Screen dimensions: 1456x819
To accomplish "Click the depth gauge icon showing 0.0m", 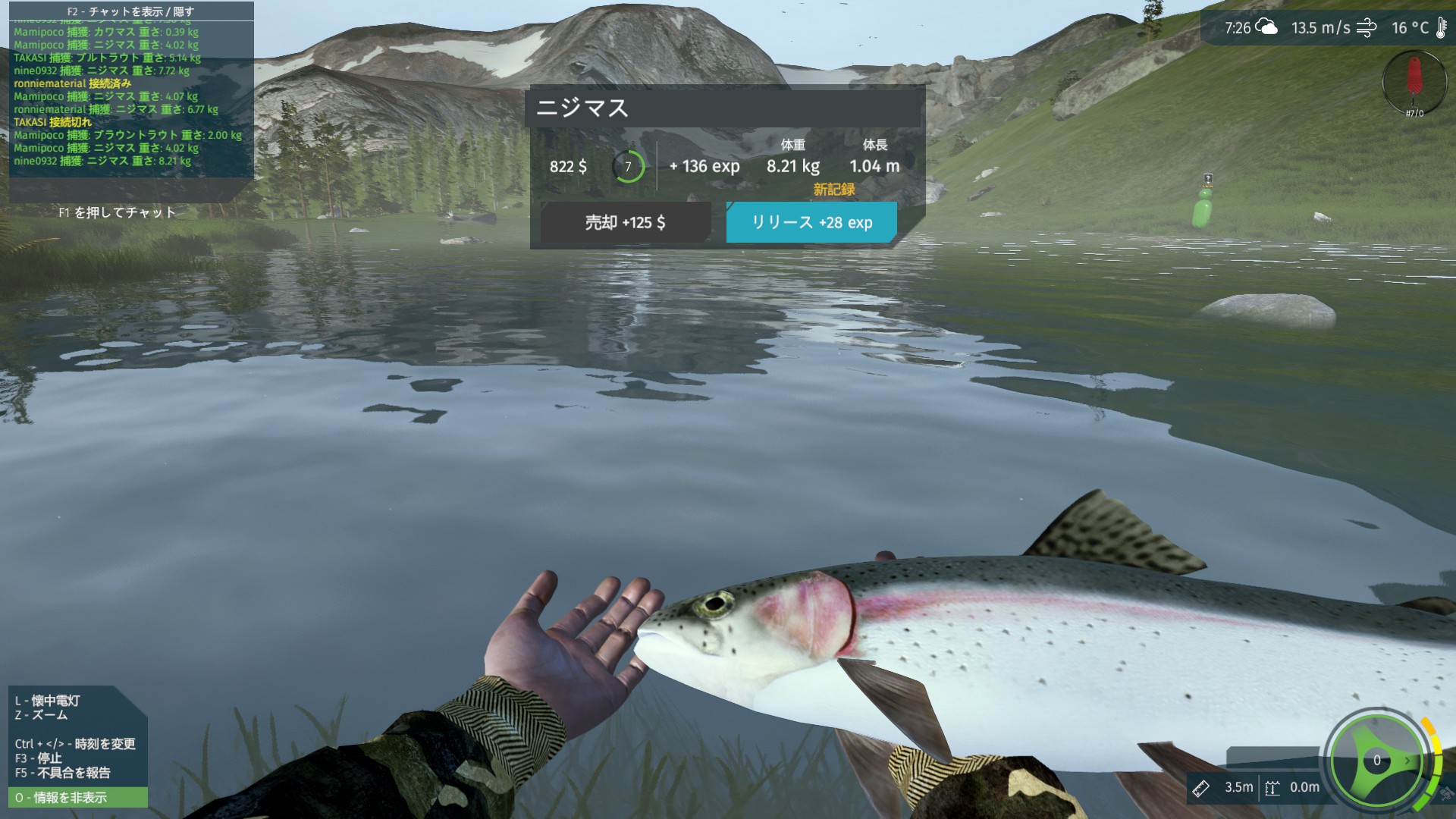I will pyautogui.click(x=1274, y=787).
